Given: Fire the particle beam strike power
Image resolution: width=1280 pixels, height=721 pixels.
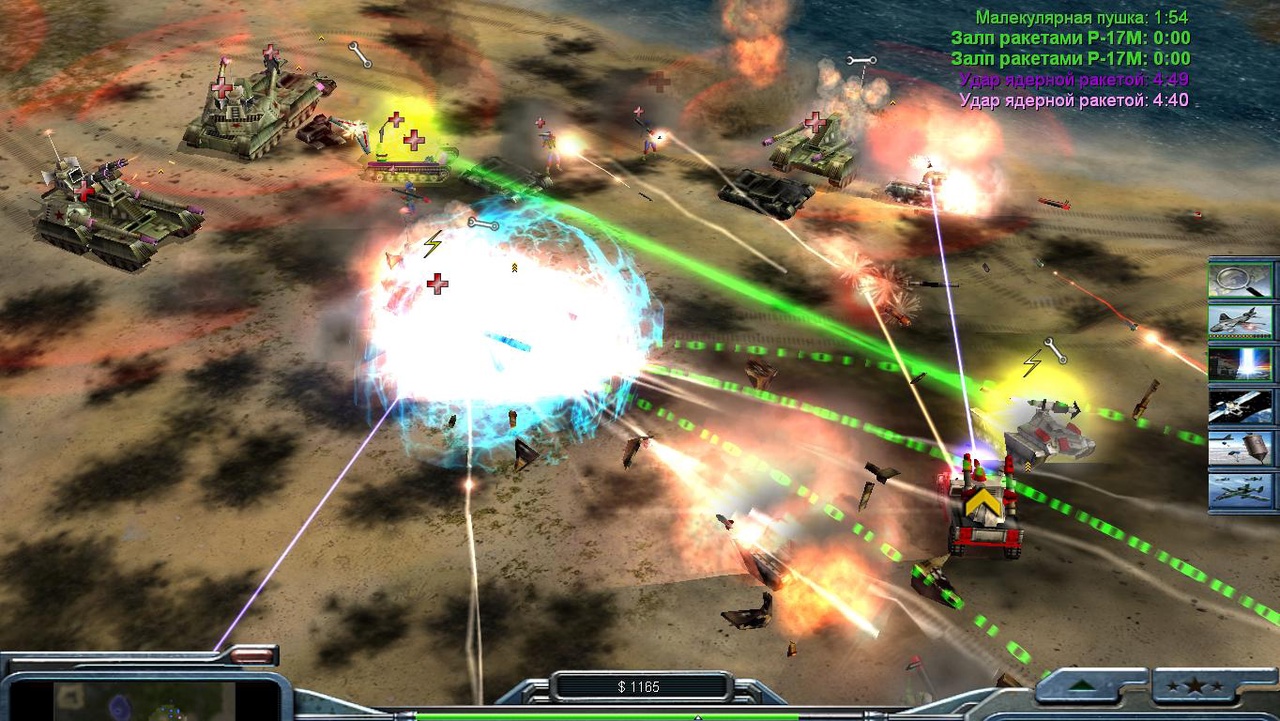Looking at the screenshot, I should (1240, 364).
